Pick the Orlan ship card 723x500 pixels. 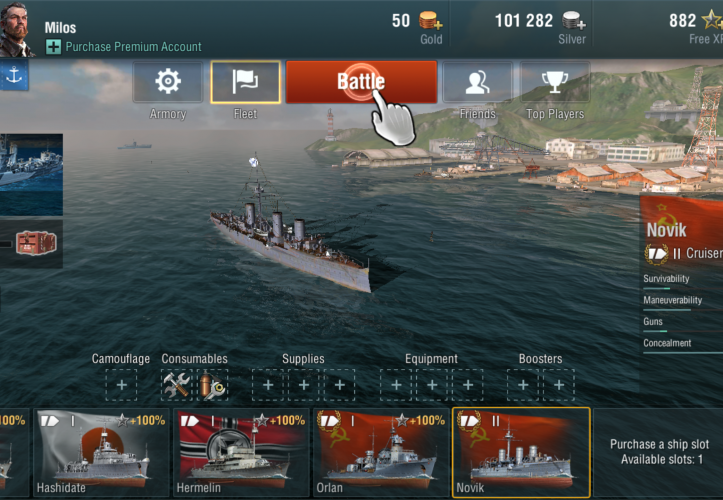(x=381, y=452)
